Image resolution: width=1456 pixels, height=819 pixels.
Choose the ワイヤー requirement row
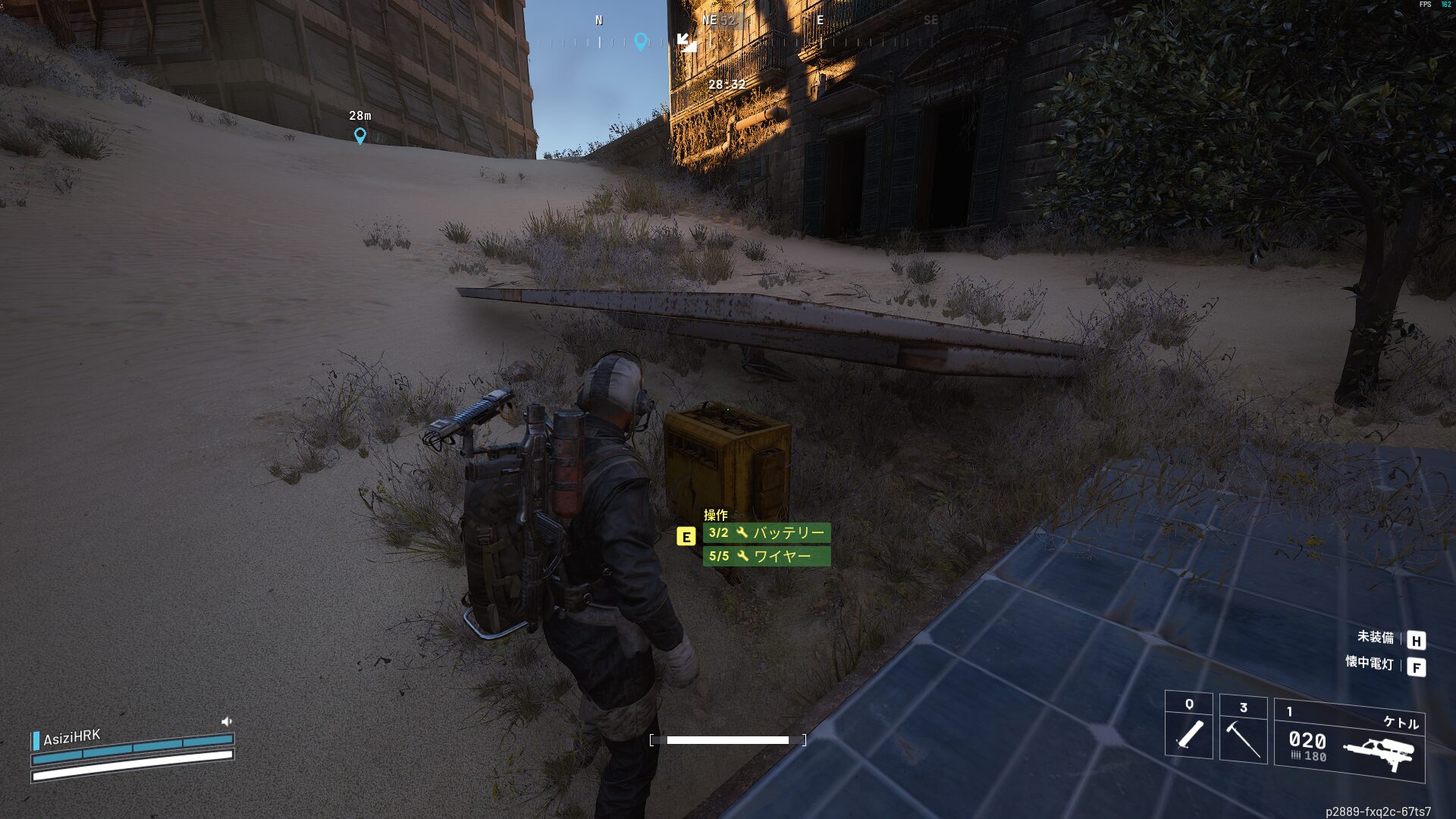pos(766,557)
